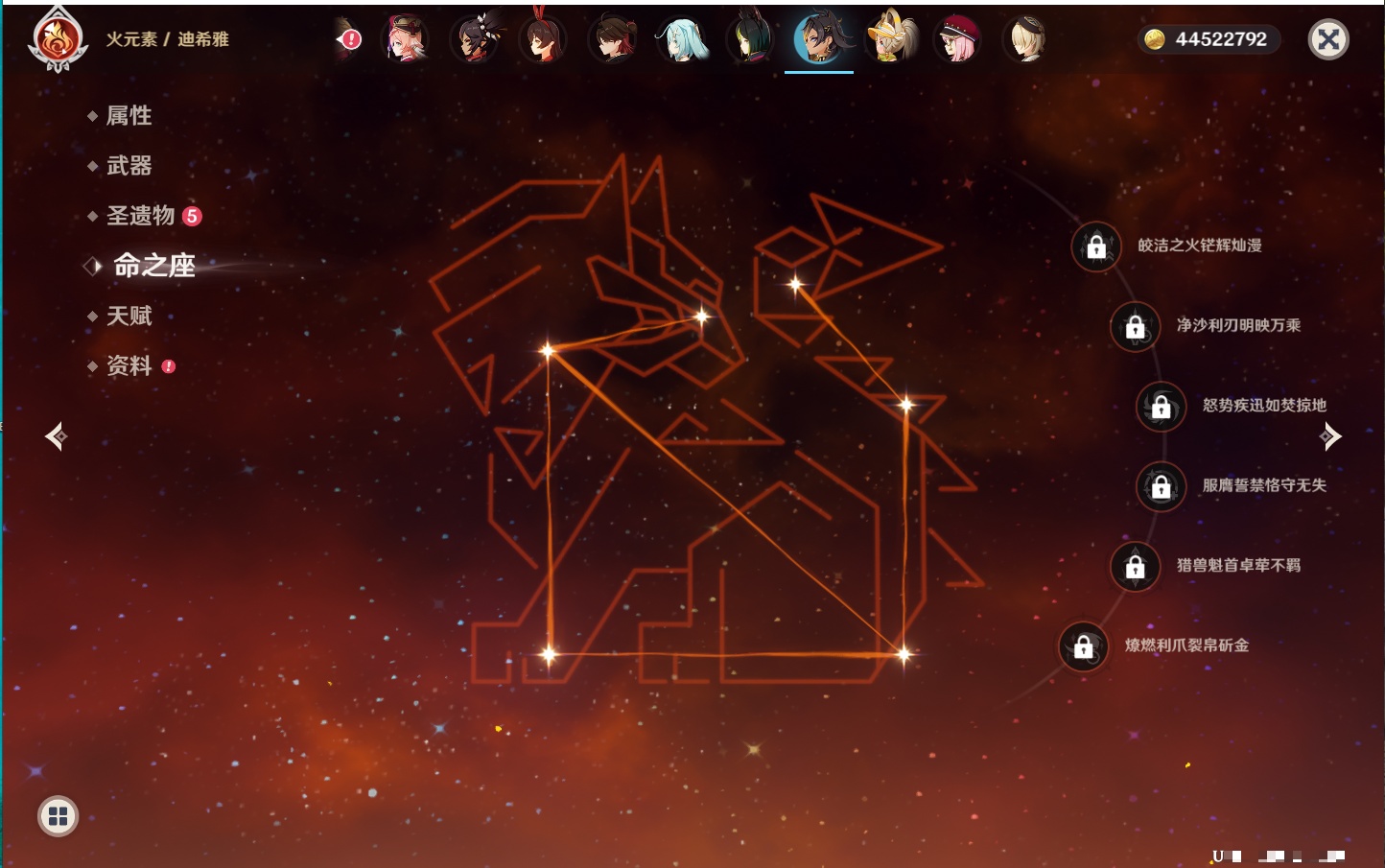
Task: Open the 属性 attributes menu
Action: point(129,116)
